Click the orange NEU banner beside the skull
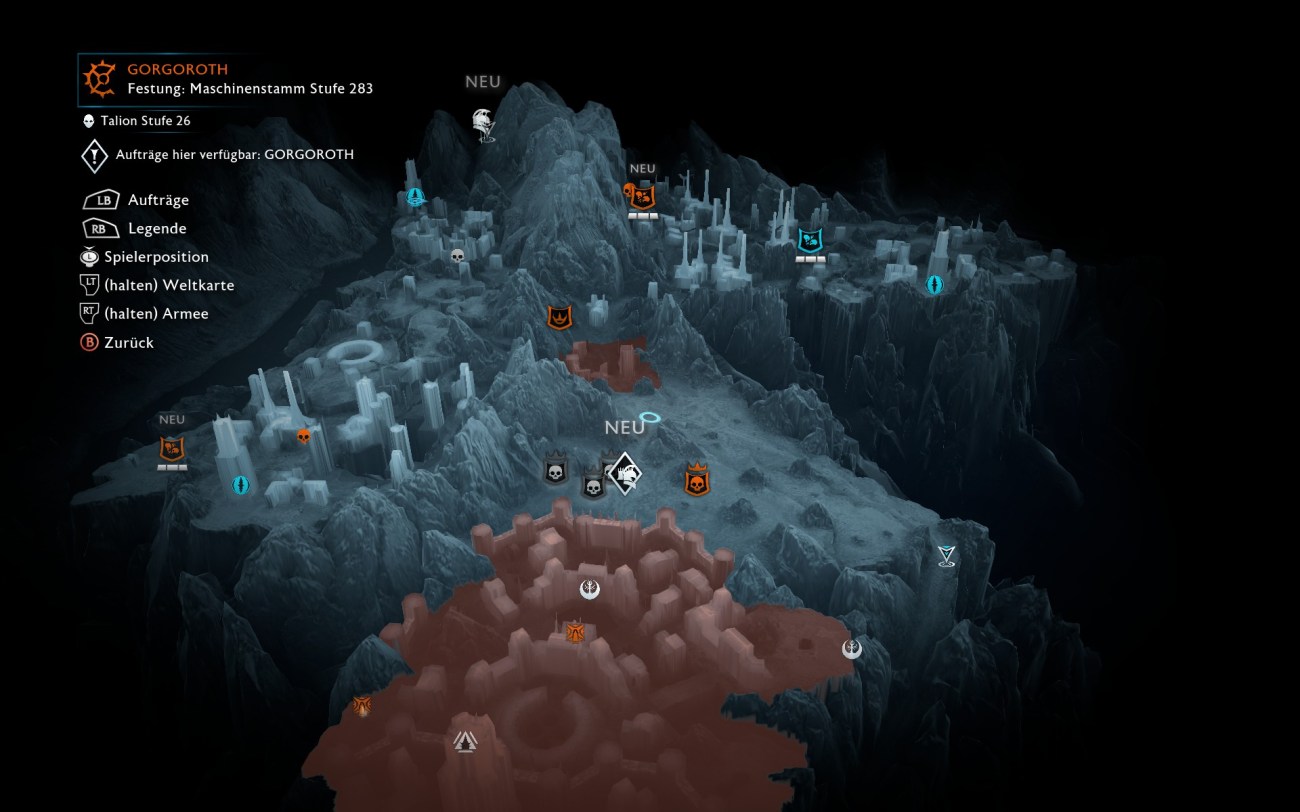 coord(643,197)
